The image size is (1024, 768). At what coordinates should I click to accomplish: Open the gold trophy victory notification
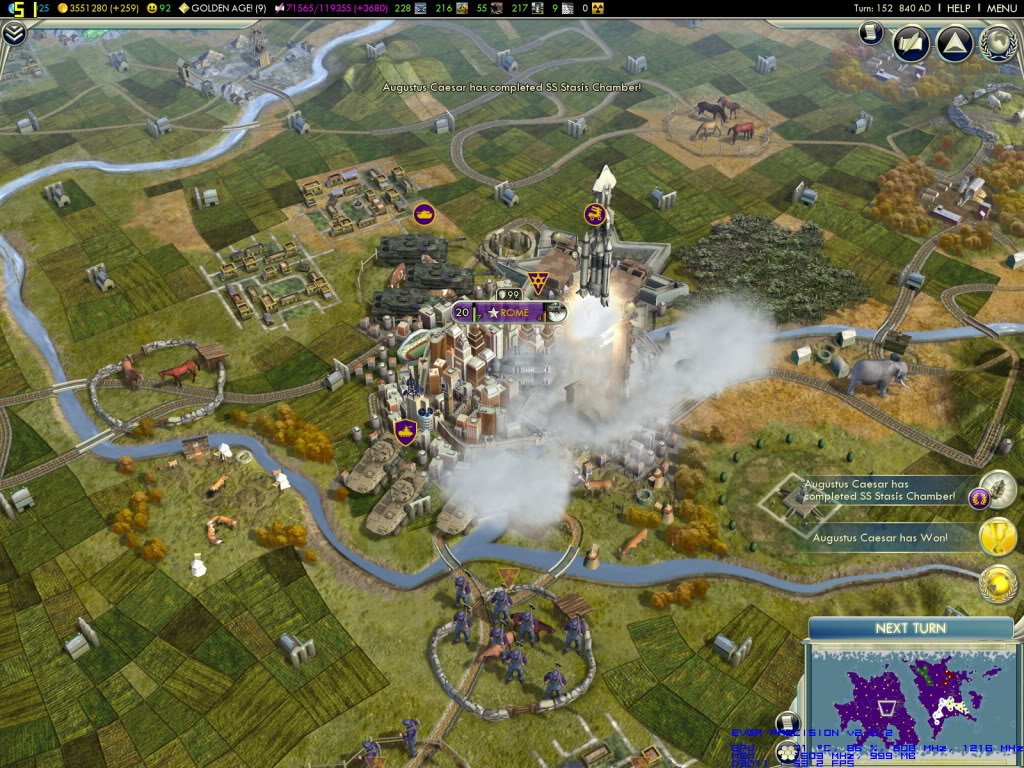click(x=996, y=537)
